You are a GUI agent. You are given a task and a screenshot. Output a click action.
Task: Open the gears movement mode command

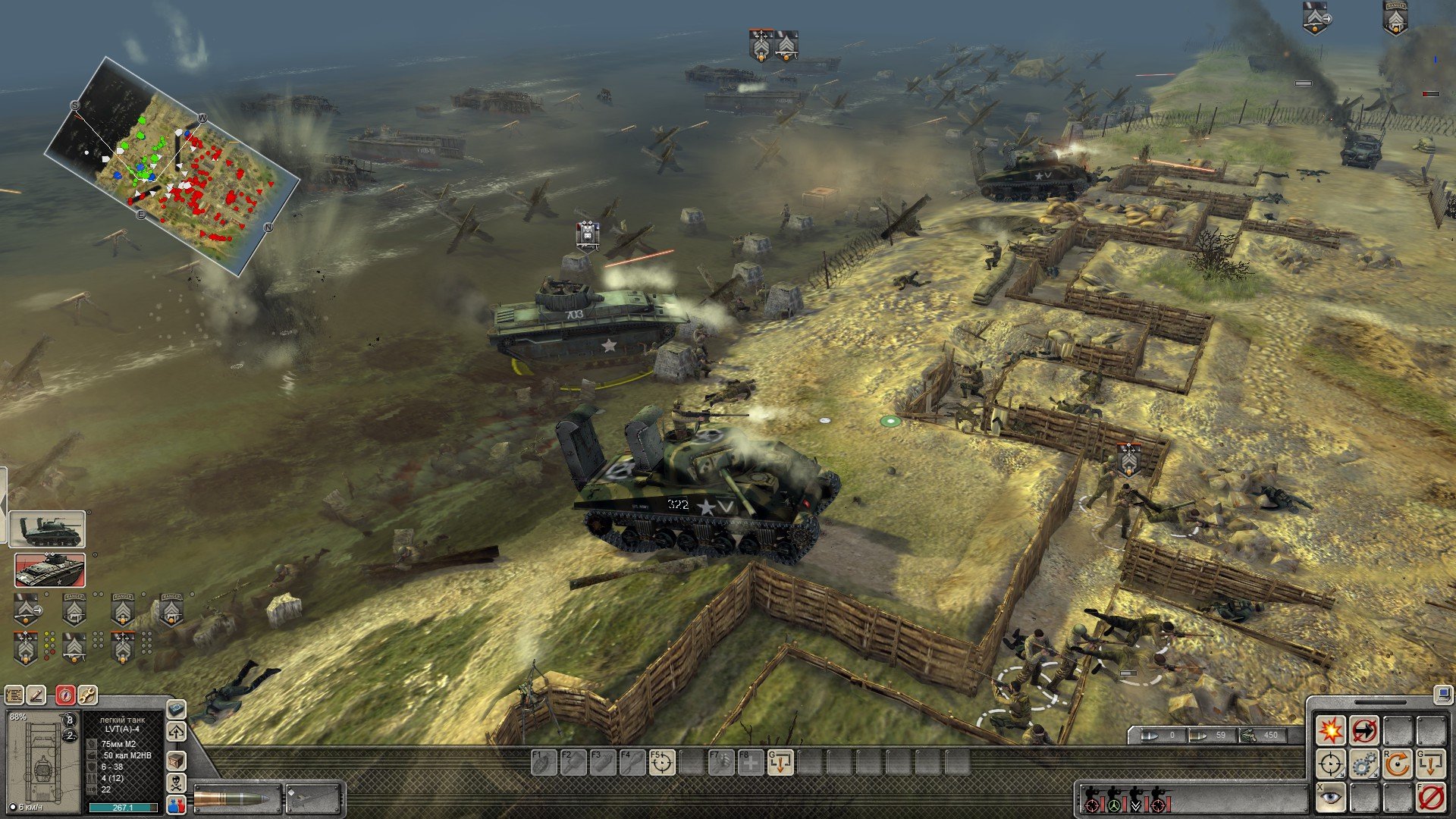[x=1363, y=764]
